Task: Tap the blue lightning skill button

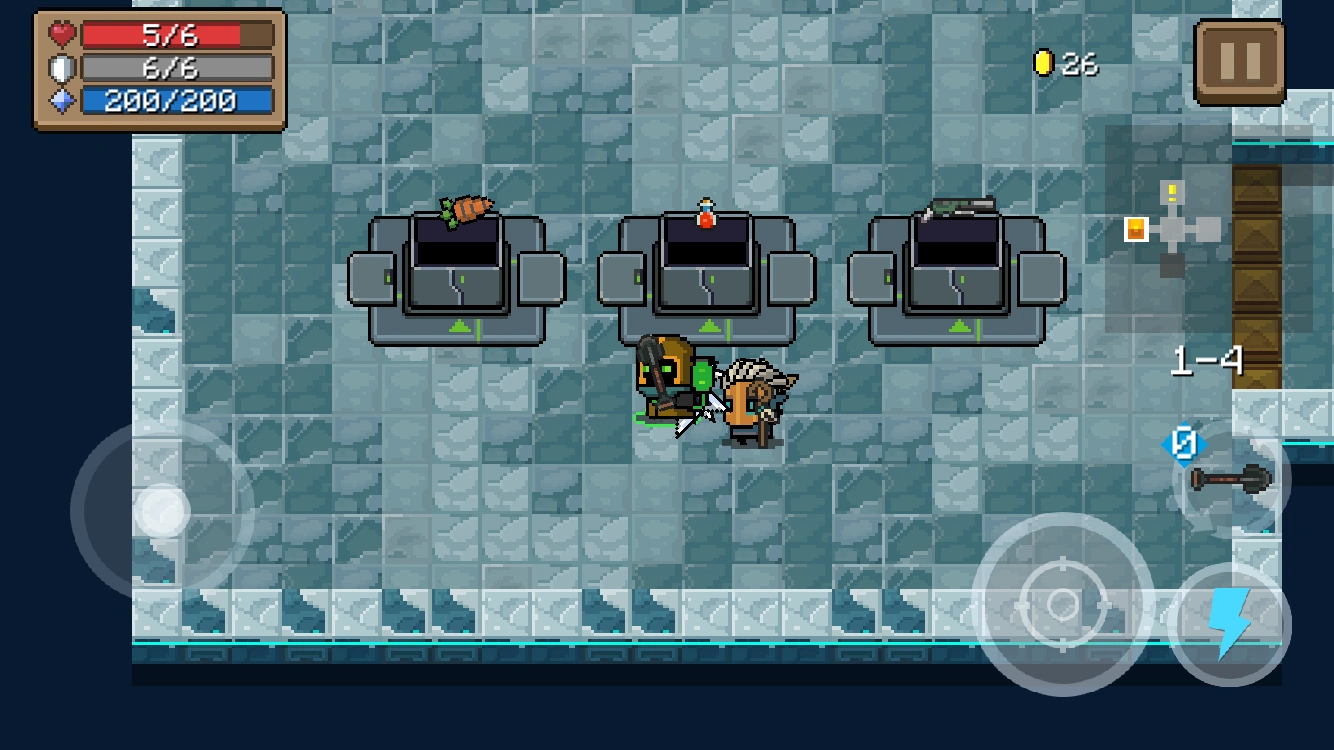Action: [1228, 623]
